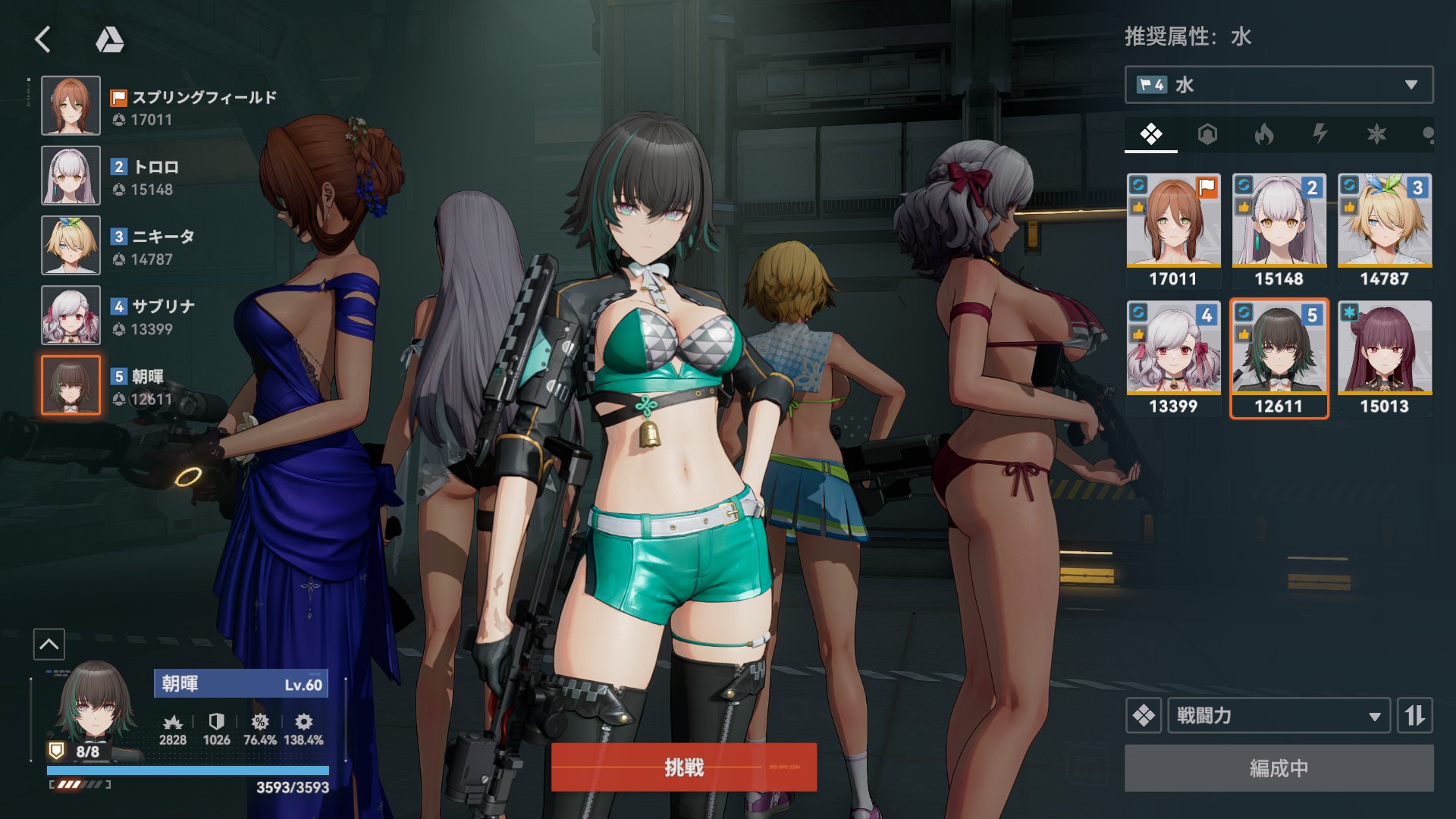
Task: Filter characters by fire attribute
Action: point(1263,135)
